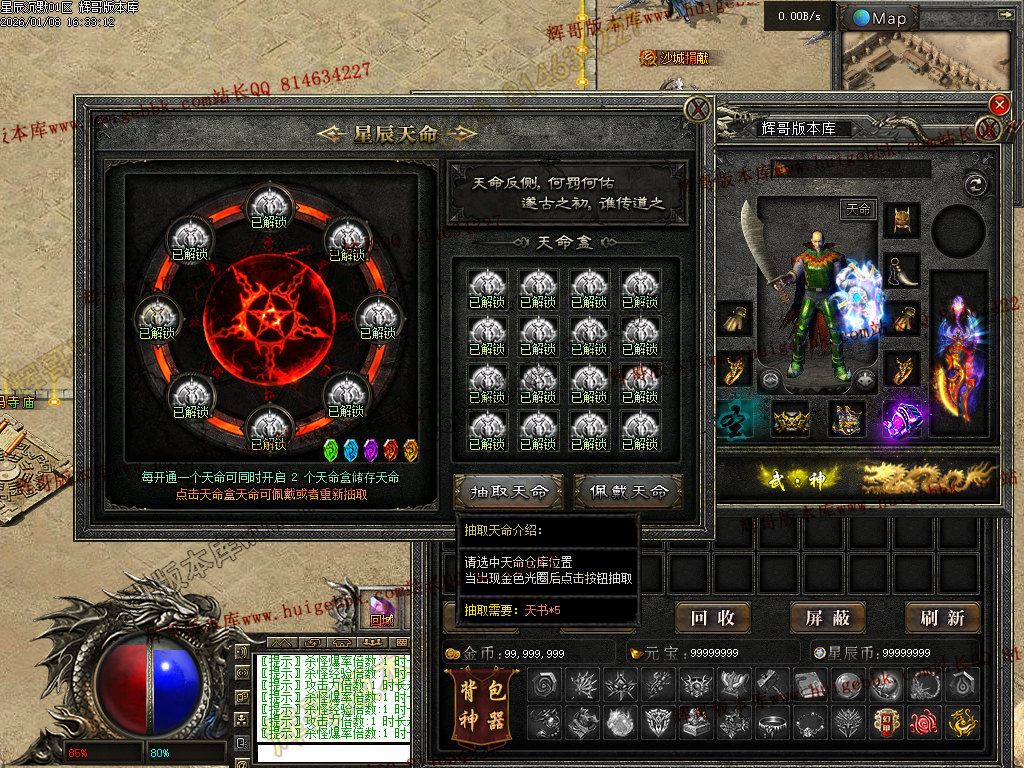
Task: Open the 回收 recycle function
Action: (x=712, y=618)
